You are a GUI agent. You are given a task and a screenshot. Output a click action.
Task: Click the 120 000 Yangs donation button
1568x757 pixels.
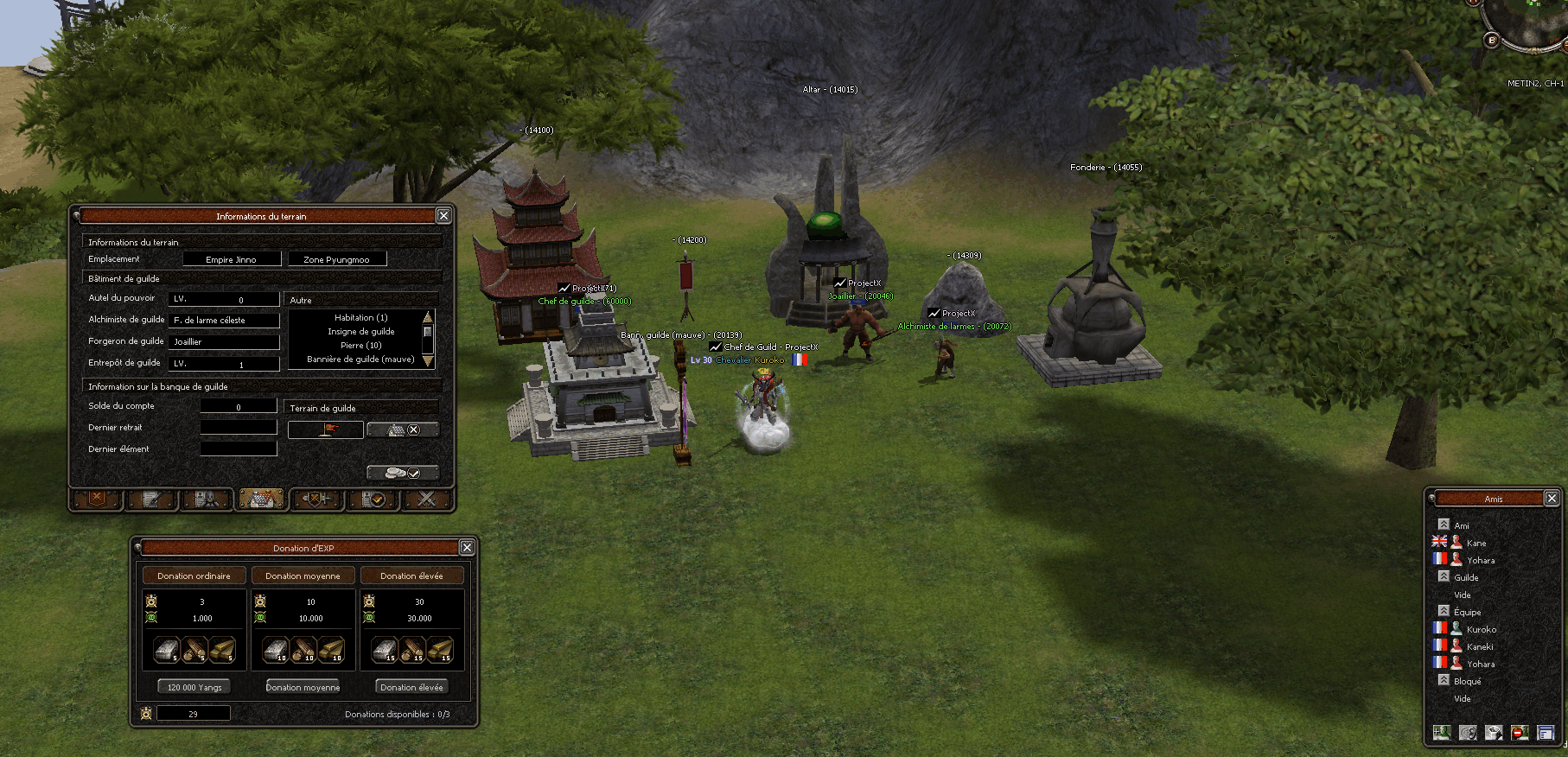pyautogui.click(x=194, y=687)
